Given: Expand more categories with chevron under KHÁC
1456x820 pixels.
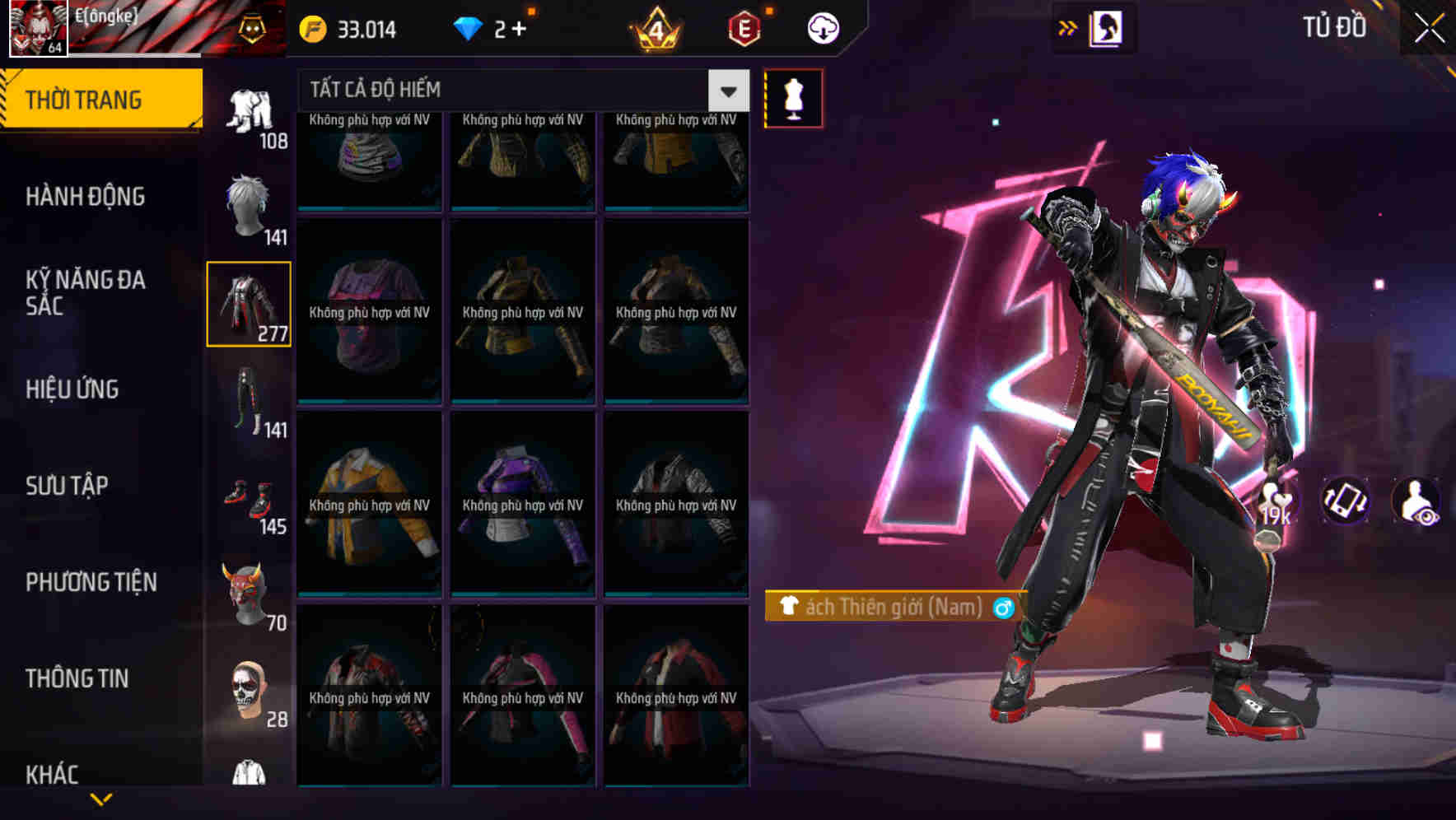Looking at the screenshot, I should [99, 796].
